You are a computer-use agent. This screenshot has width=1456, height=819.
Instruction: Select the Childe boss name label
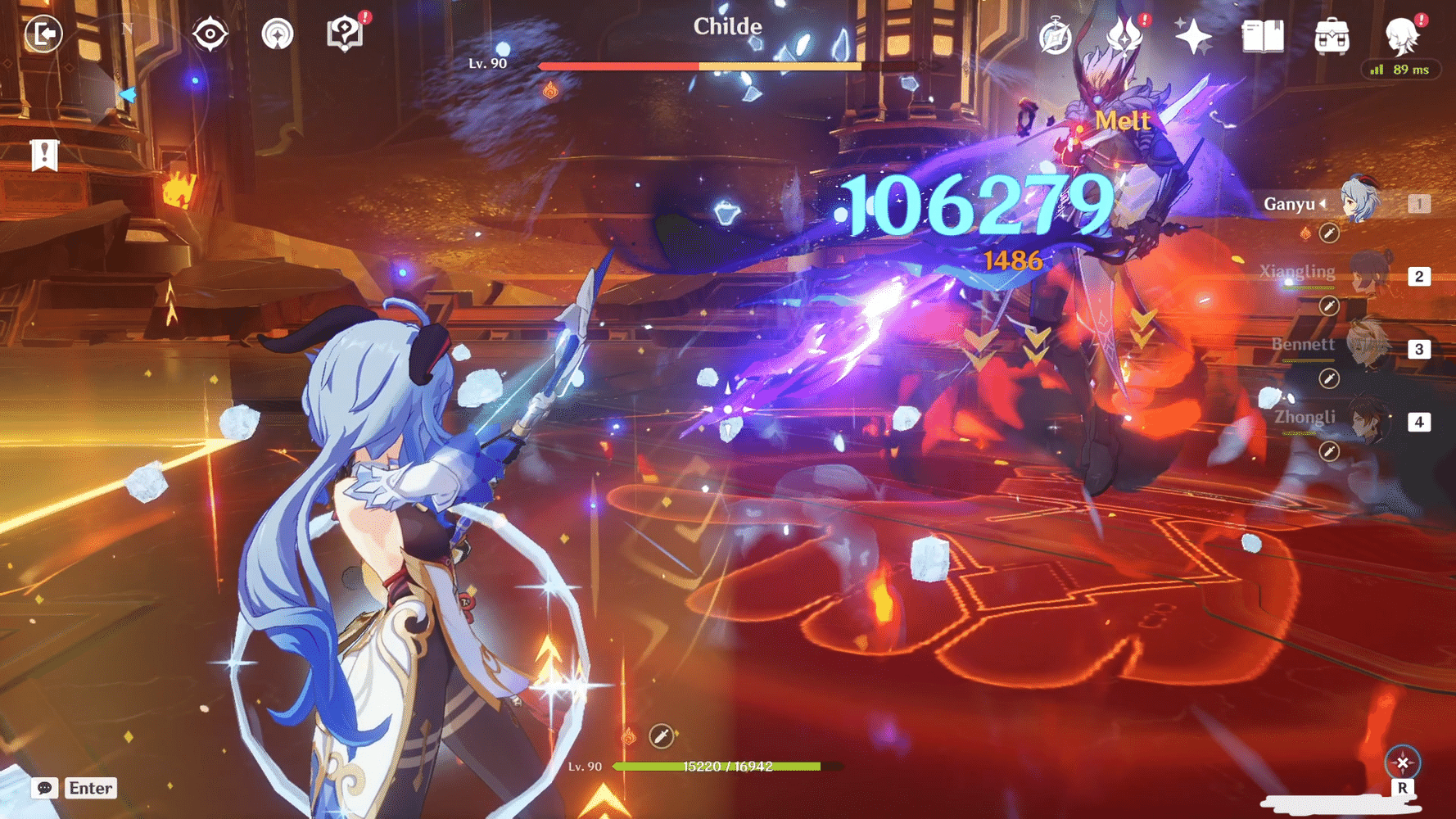tap(727, 26)
